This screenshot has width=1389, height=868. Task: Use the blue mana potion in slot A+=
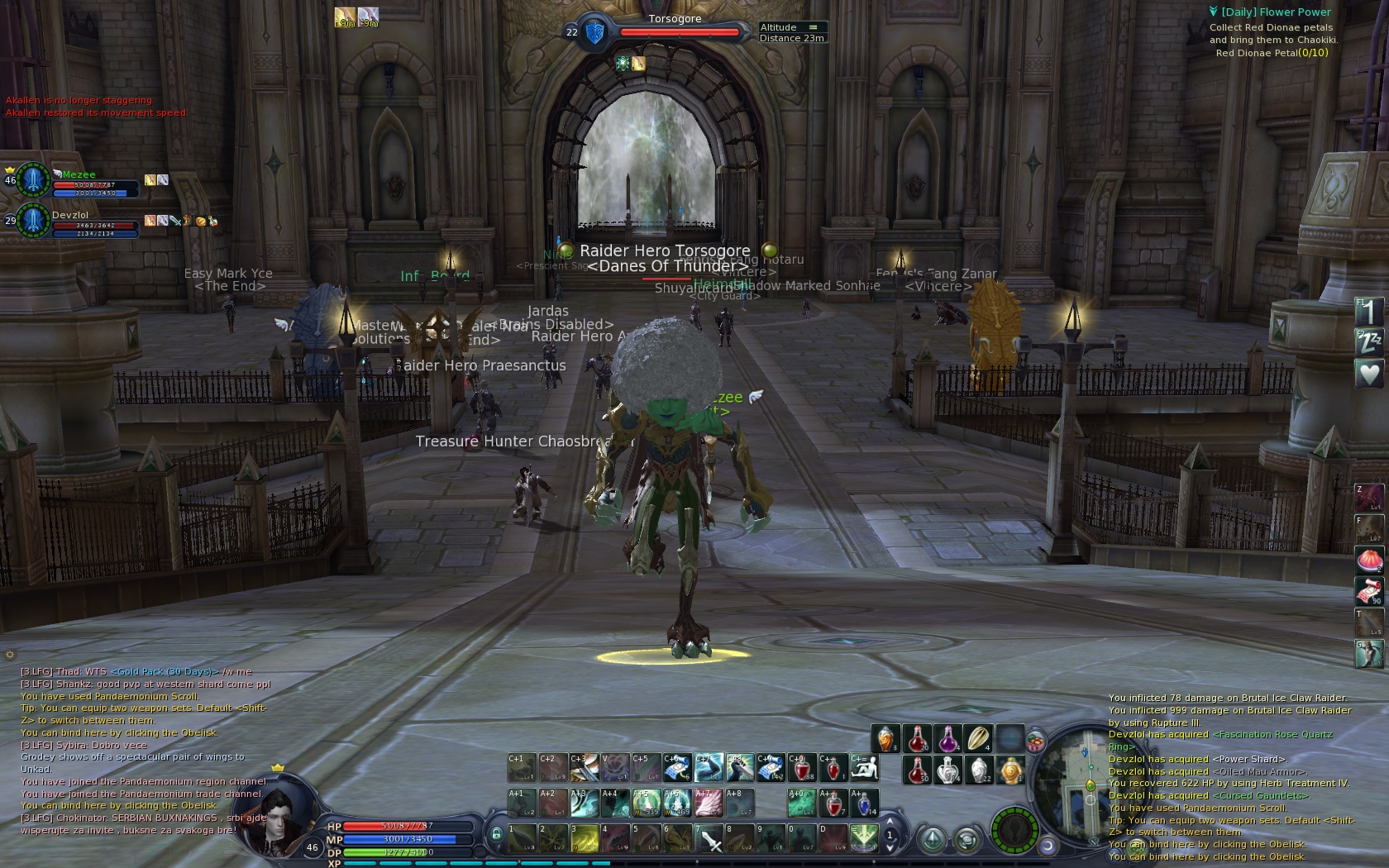click(x=863, y=803)
